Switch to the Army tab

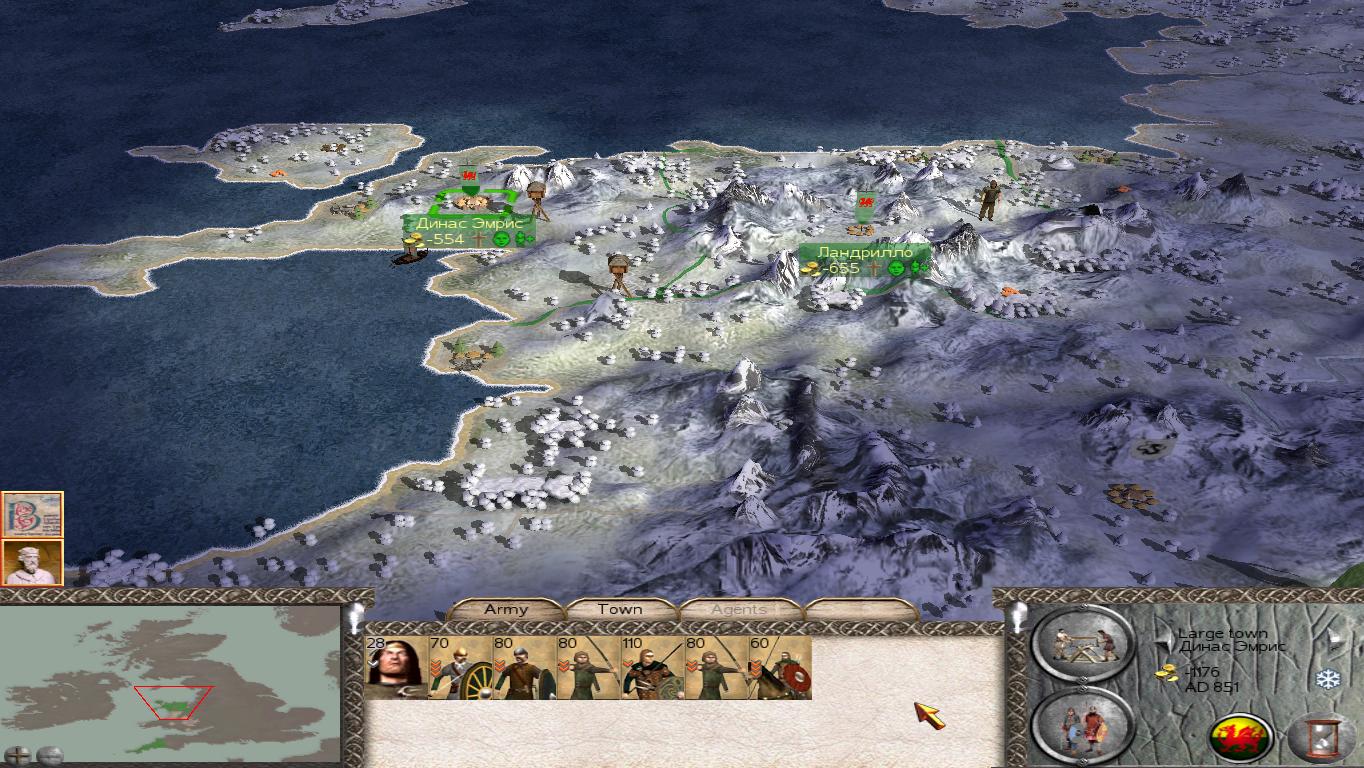[x=505, y=609]
